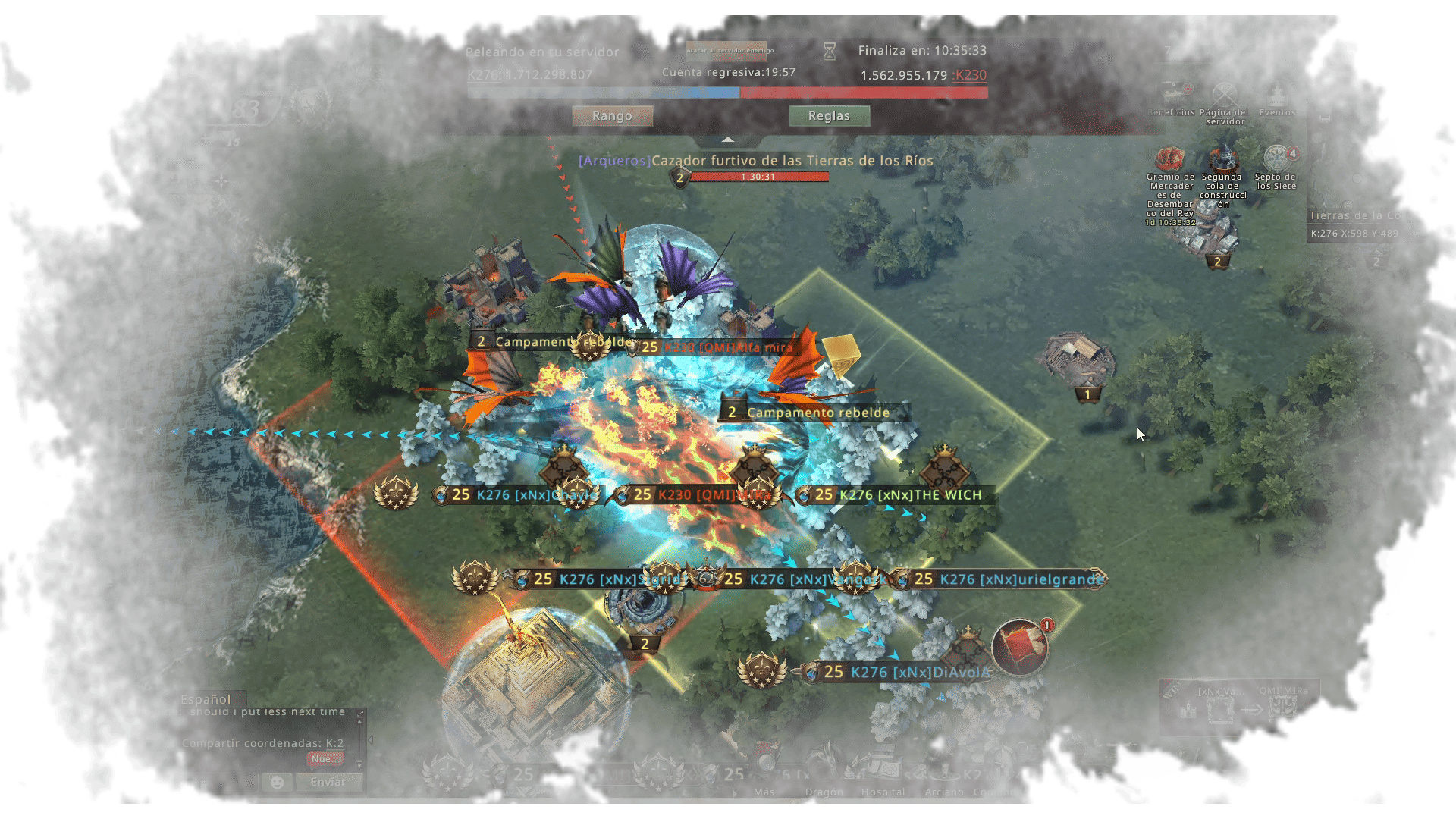Viewport: 1456px width, 819px height.
Task: Open Página del servidor icon
Action: pos(1225,96)
